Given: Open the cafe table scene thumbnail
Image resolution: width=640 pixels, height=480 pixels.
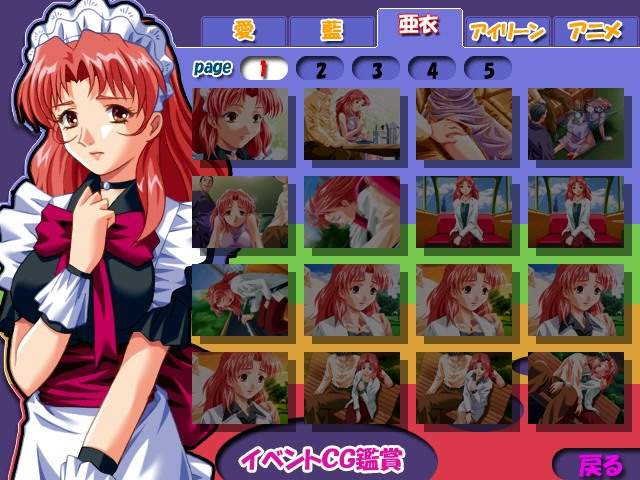Looking at the screenshot, I should coord(351,124).
